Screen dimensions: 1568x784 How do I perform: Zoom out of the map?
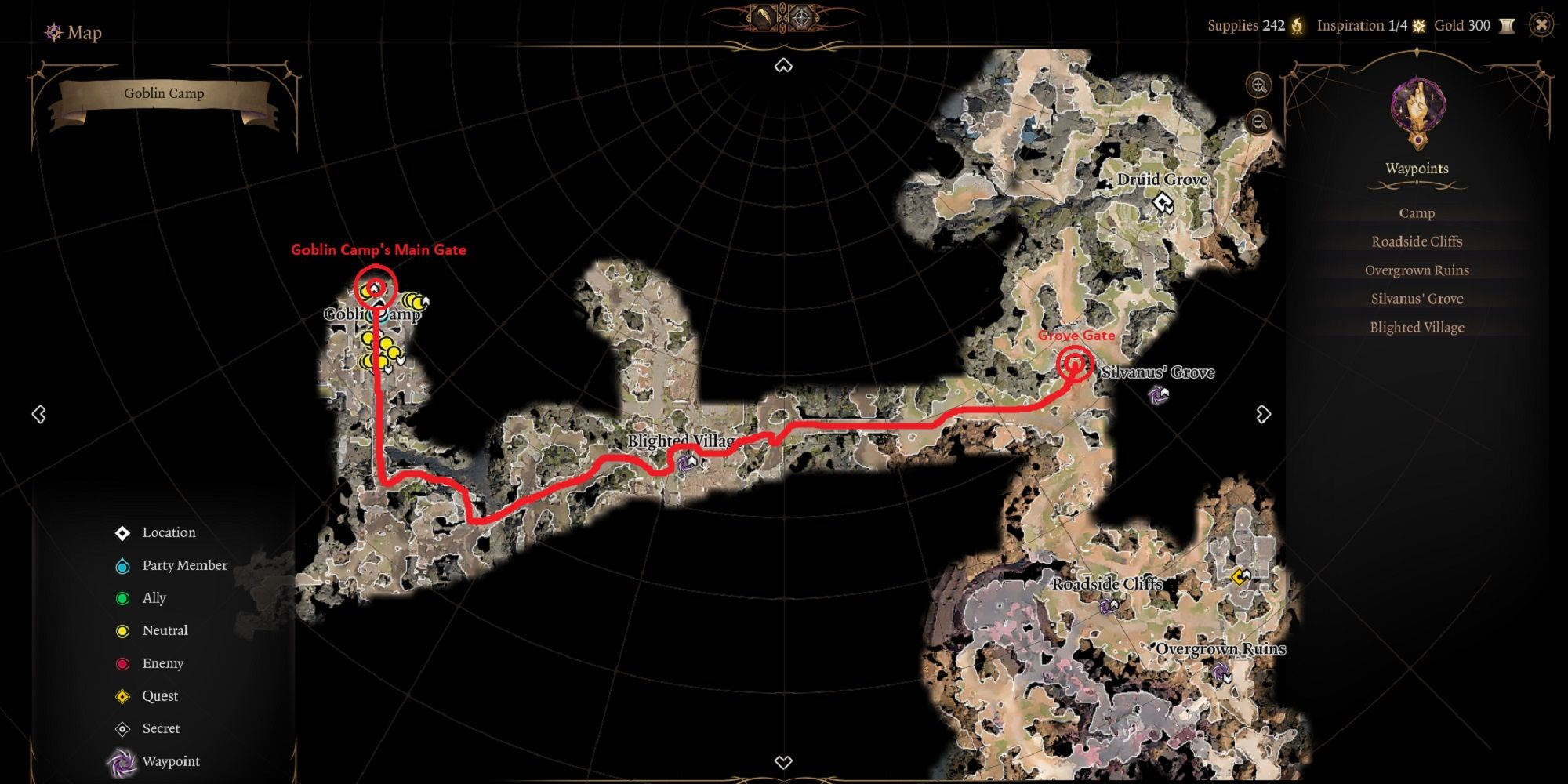tap(1259, 122)
